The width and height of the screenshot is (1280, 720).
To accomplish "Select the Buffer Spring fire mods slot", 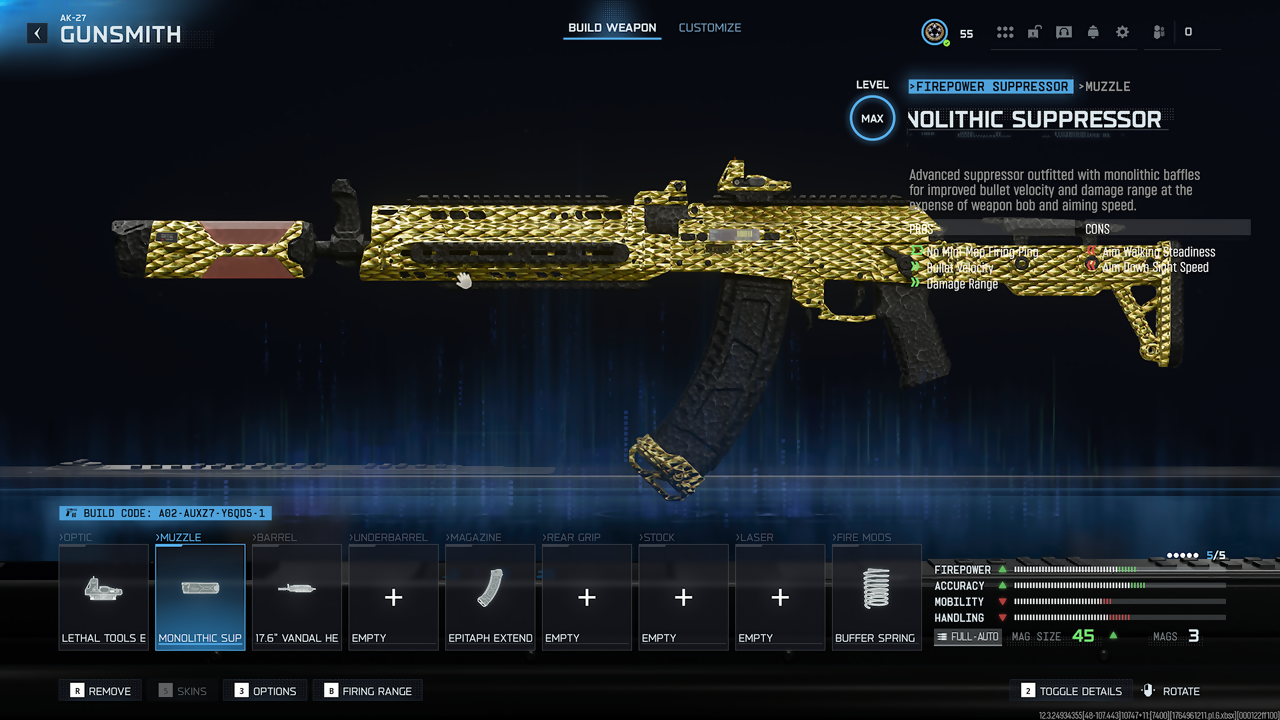I will (x=876, y=597).
